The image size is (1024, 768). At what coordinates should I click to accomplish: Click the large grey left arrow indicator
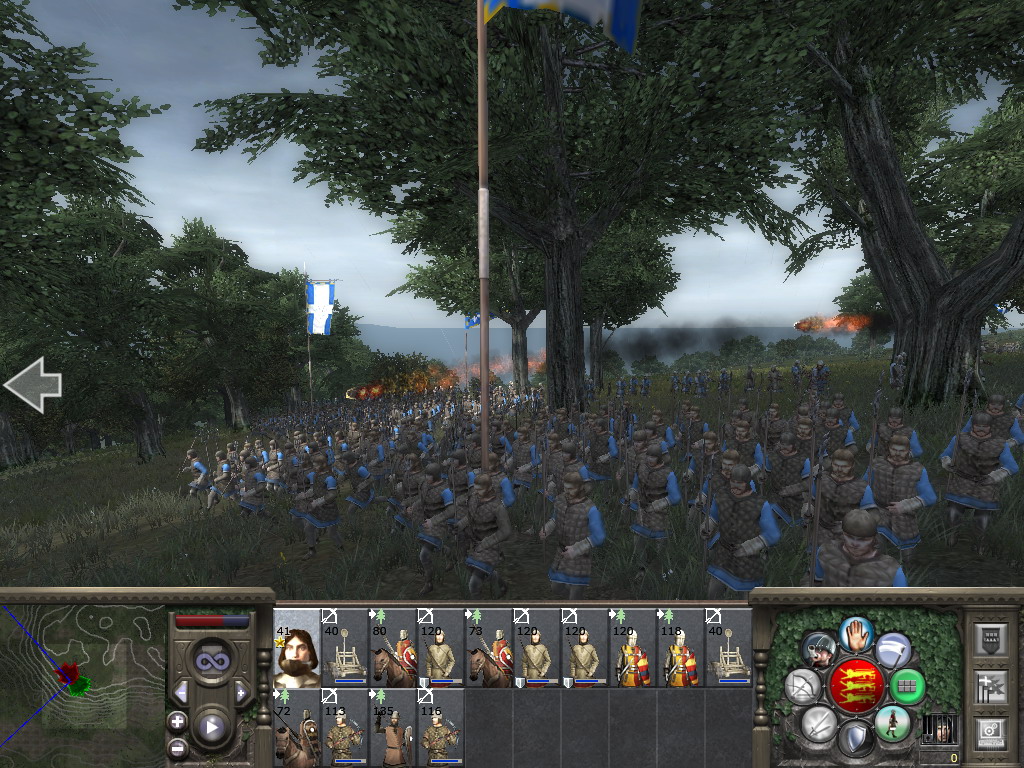point(33,385)
